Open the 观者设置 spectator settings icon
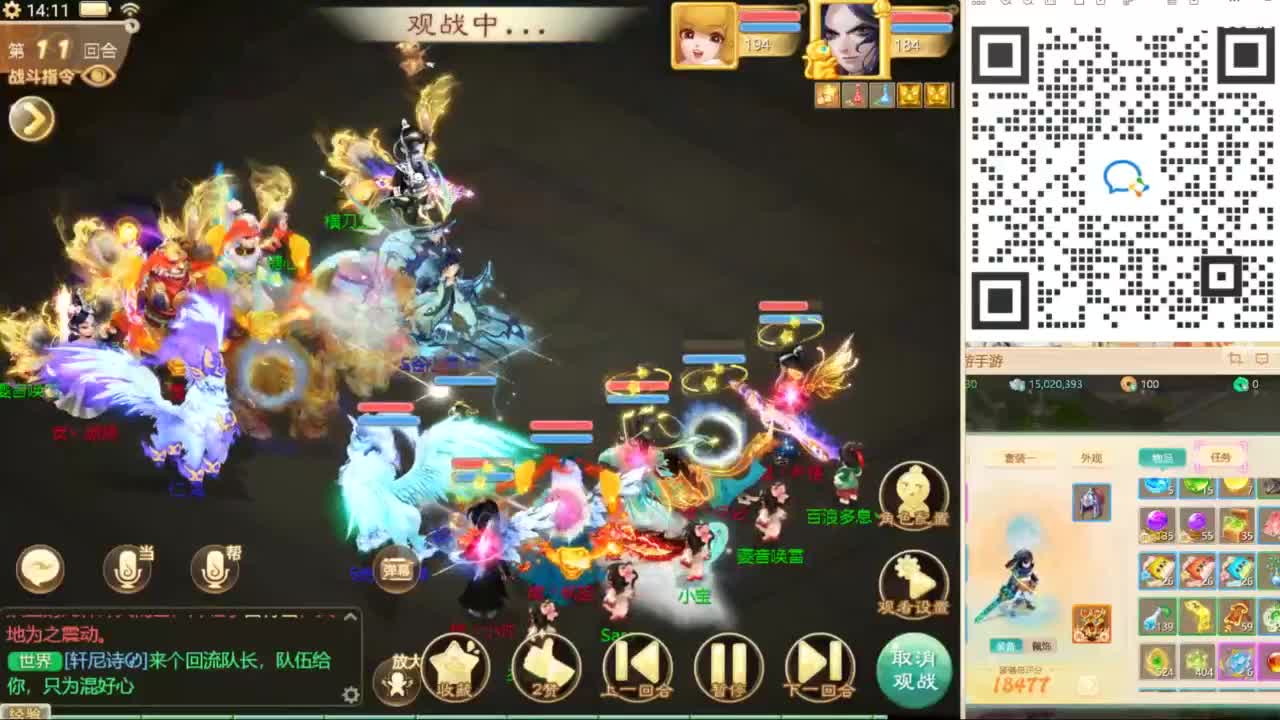This screenshot has height=720, width=1280. tap(913, 580)
